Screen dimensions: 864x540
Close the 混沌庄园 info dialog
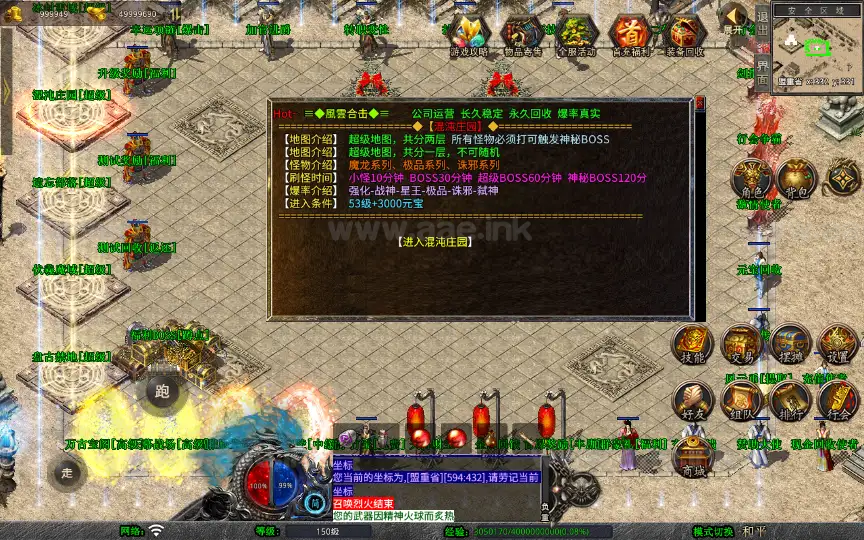point(700,102)
